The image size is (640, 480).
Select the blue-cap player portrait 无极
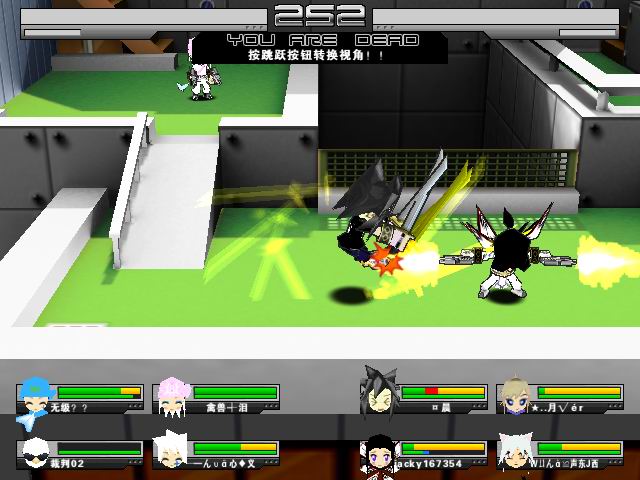coord(36,395)
